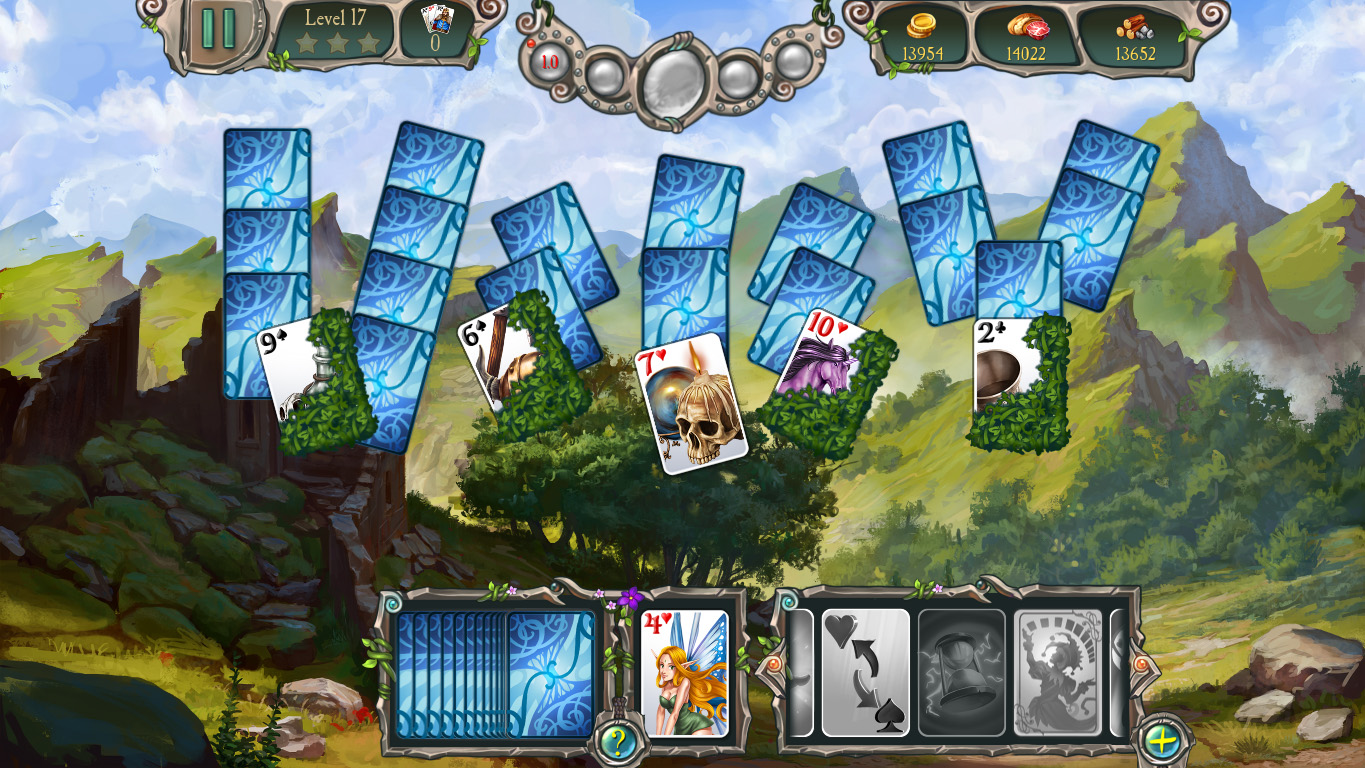Select the hourglass time bonus
The height and width of the screenshot is (768, 1365).
click(x=961, y=670)
